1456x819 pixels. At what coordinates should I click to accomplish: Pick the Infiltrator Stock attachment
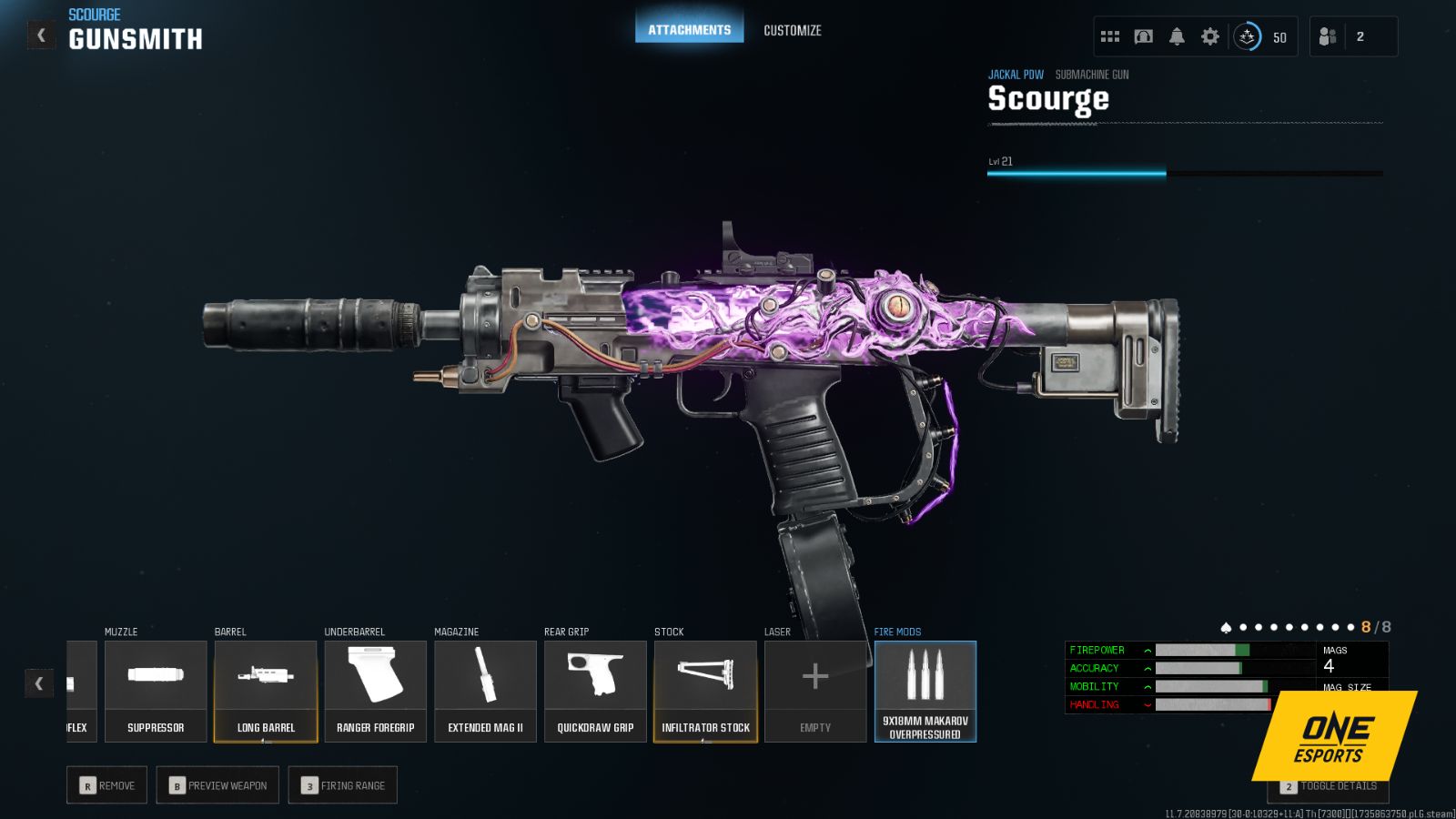coord(705,687)
